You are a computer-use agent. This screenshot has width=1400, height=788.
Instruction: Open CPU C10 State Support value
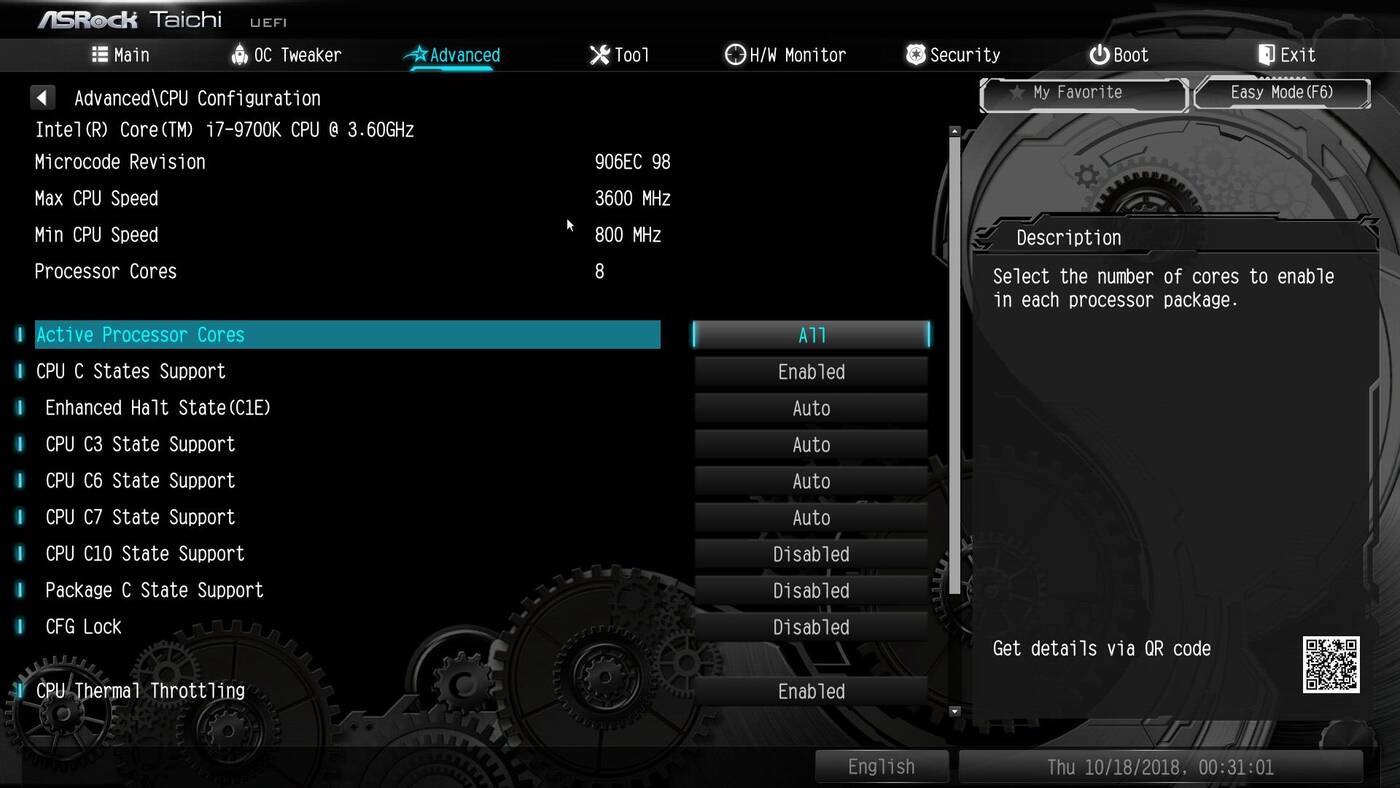pos(811,554)
